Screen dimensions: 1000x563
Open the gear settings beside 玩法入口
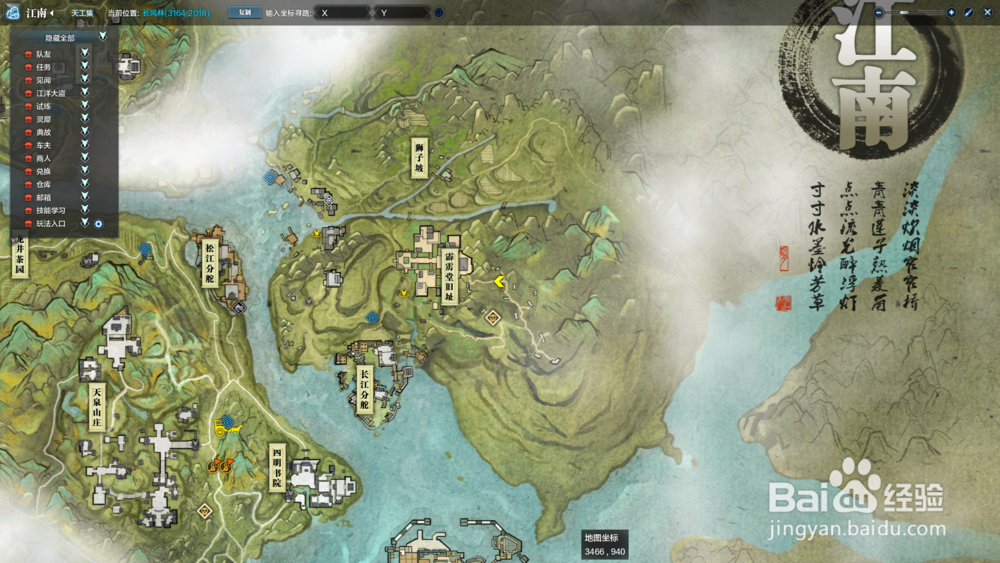99,223
